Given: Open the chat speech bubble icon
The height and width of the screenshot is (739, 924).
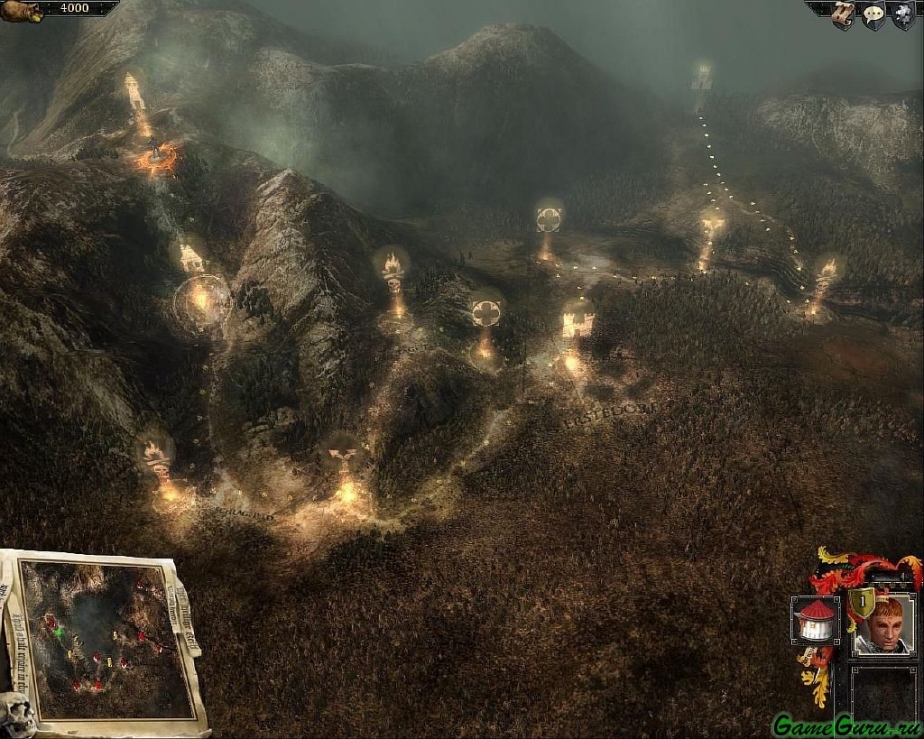Looking at the screenshot, I should point(873,13).
